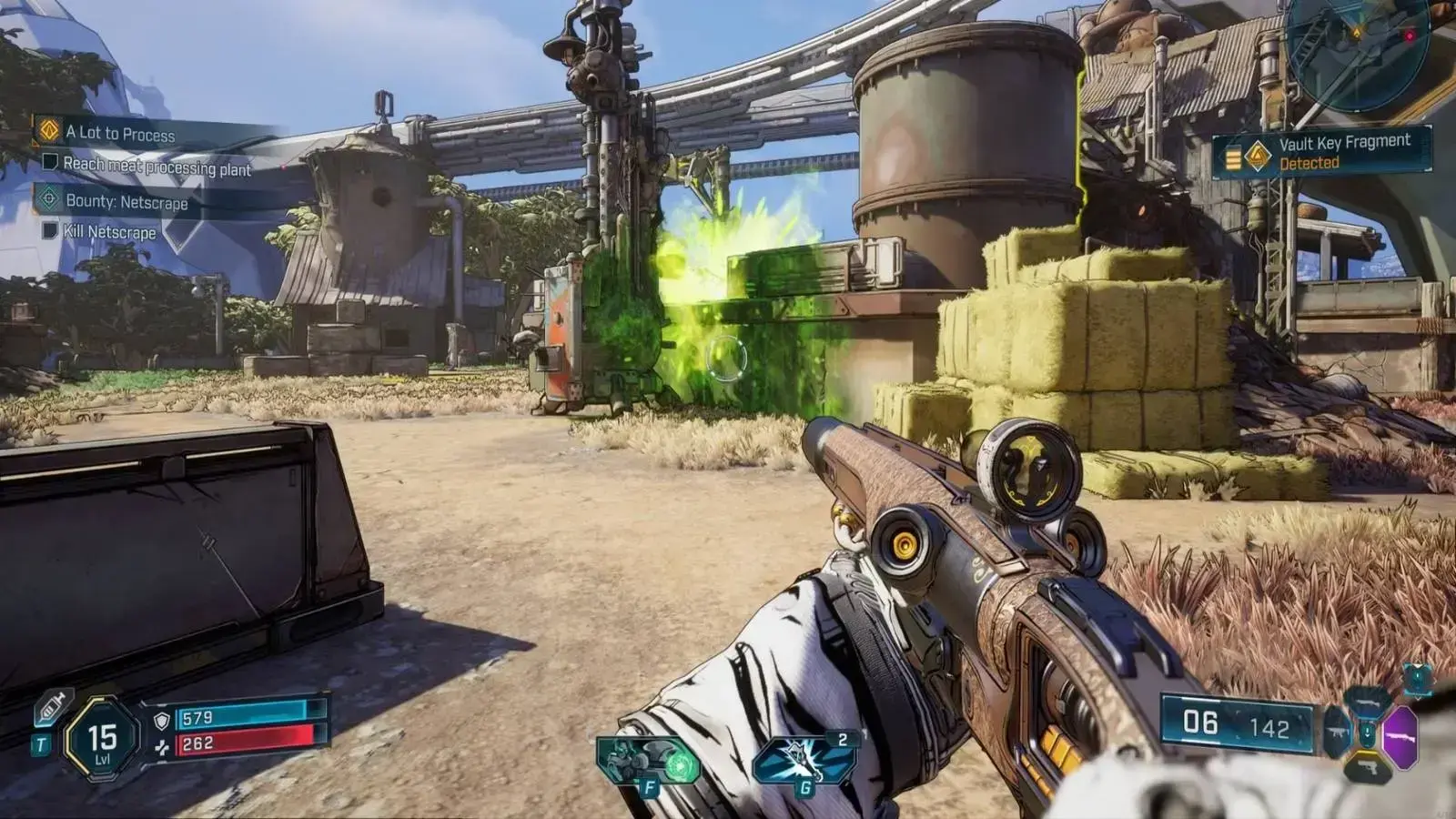Equip the left-side rifle weapon slot
This screenshot has width=1456, height=819.
(x=1337, y=733)
